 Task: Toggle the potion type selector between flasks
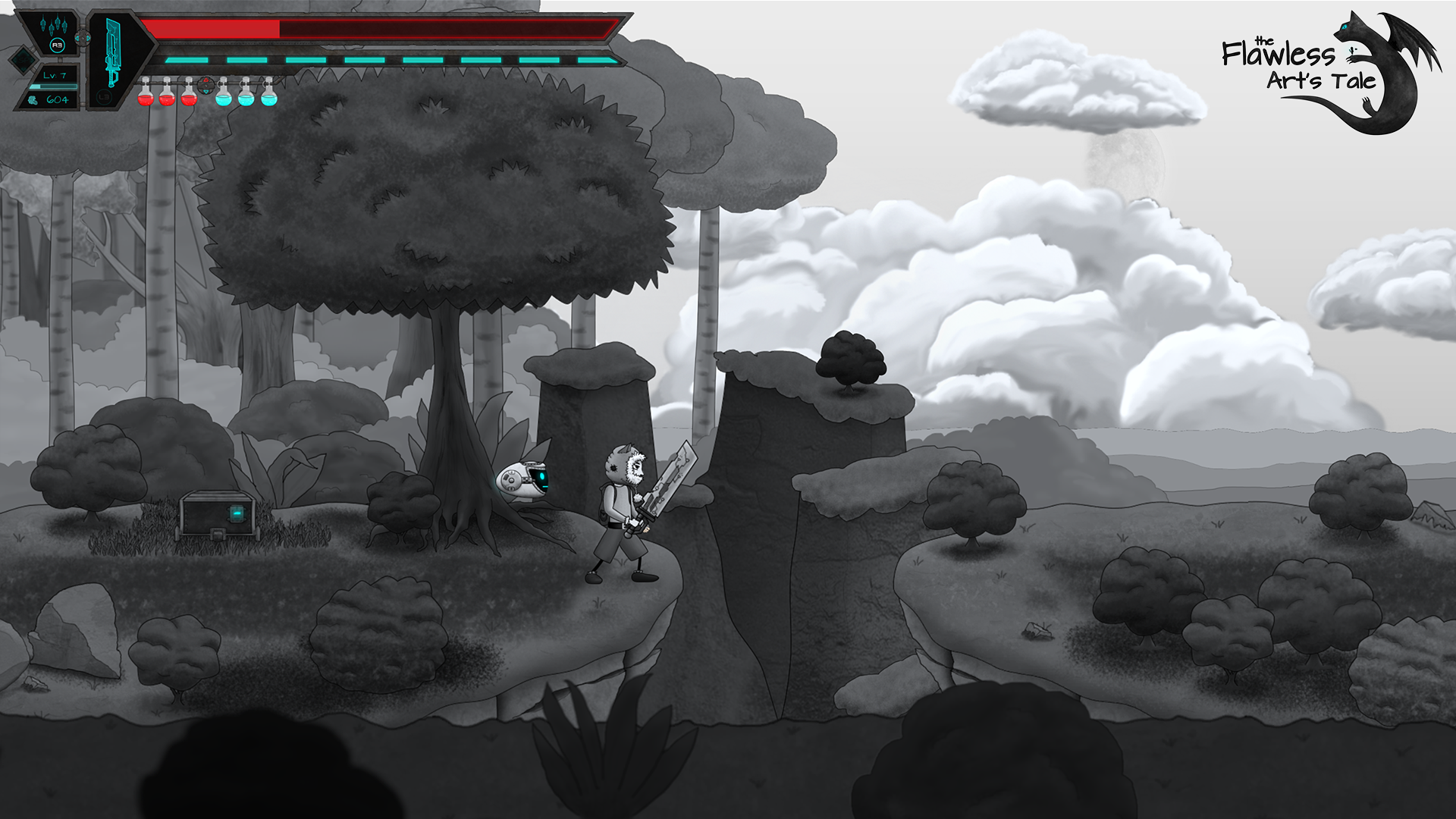[x=206, y=85]
